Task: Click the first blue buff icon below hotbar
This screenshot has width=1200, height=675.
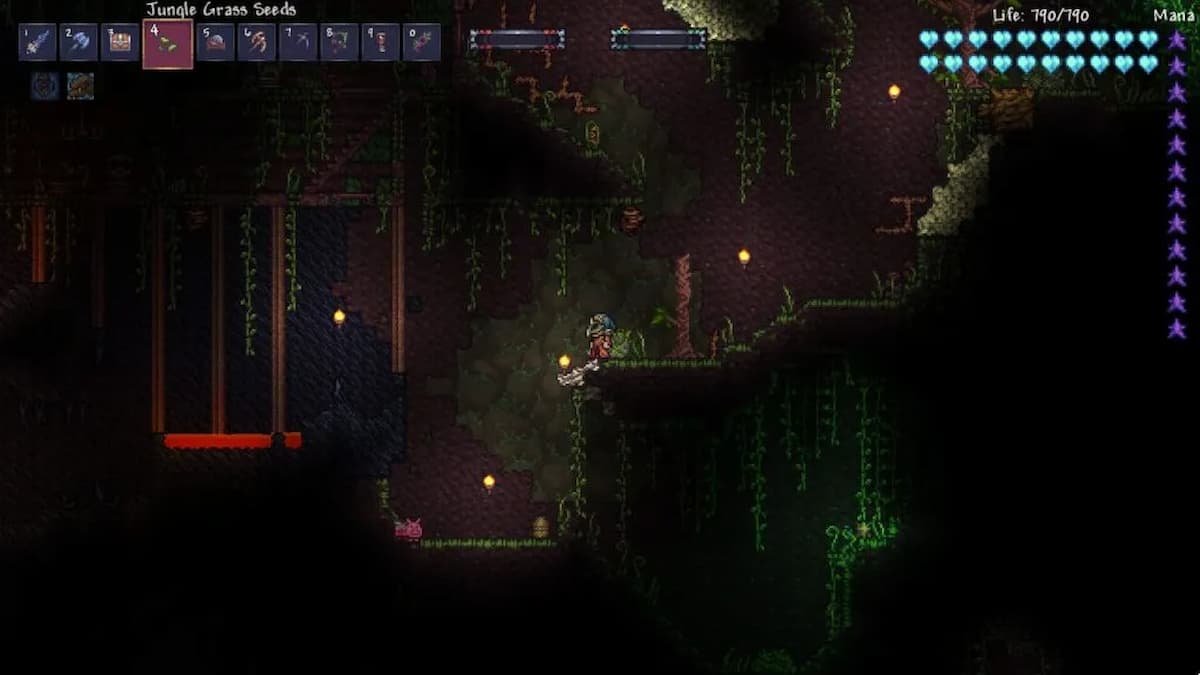Action: pos(42,86)
